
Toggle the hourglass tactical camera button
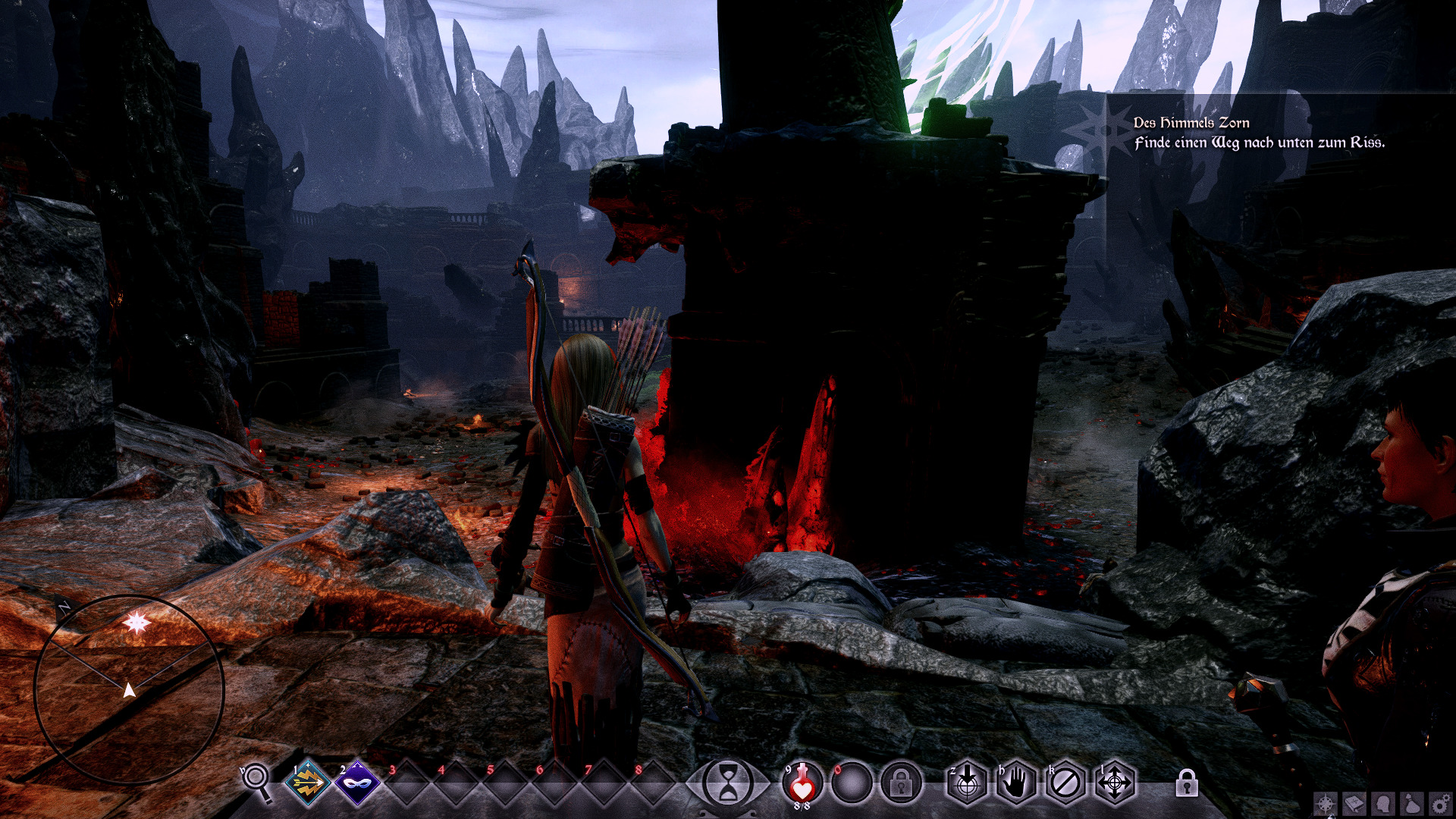click(x=727, y=783)
